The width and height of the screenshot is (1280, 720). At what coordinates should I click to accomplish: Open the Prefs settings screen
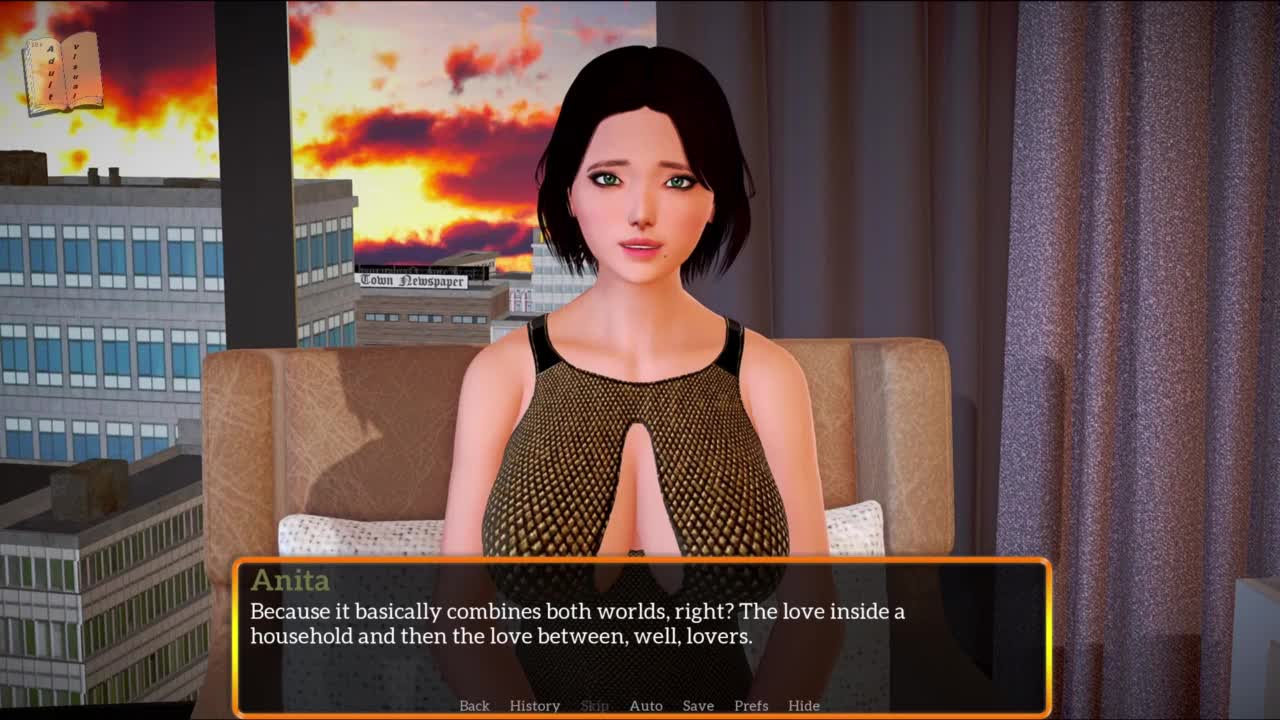[751, 706]
